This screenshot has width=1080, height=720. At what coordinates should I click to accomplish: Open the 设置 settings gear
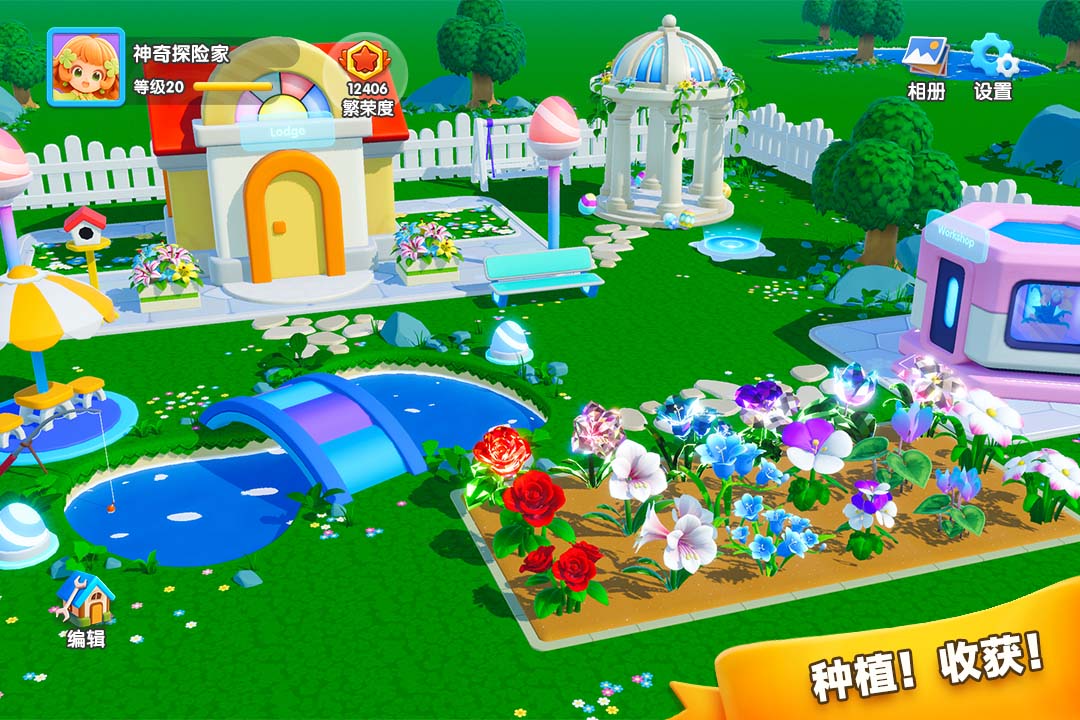993,57
